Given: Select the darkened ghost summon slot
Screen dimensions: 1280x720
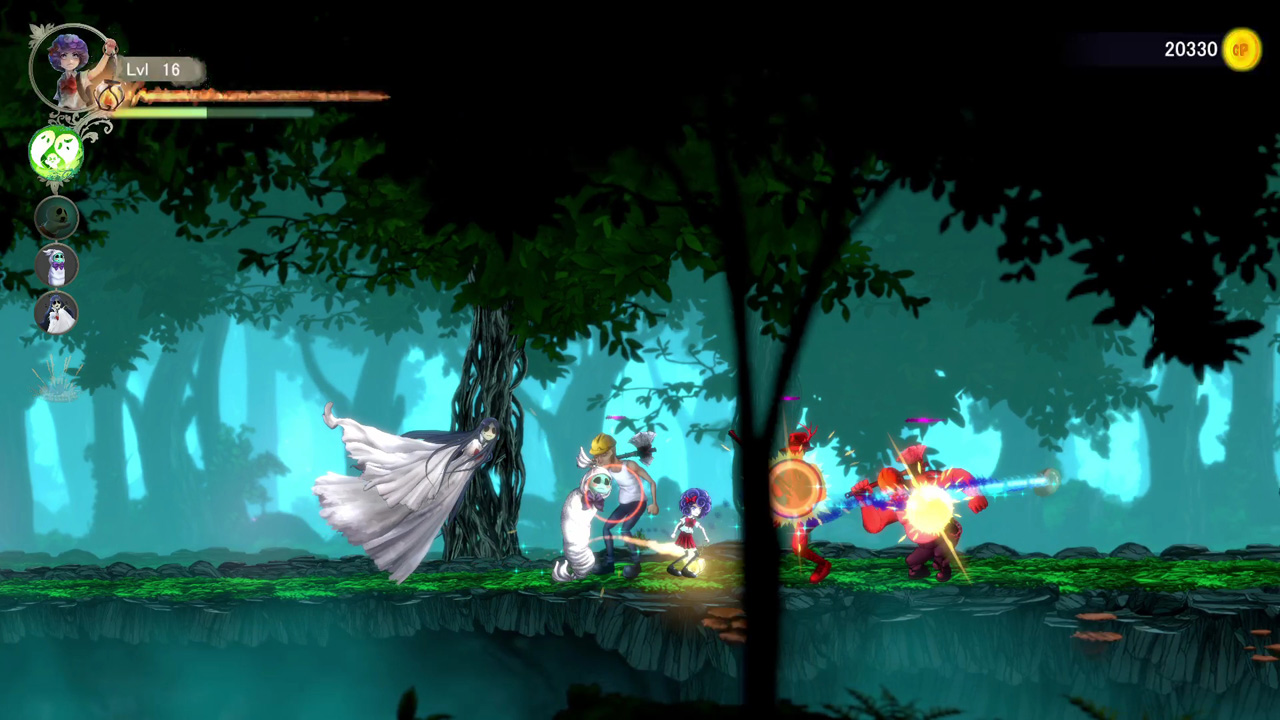Looking at the screenshot, I should 57,217.
